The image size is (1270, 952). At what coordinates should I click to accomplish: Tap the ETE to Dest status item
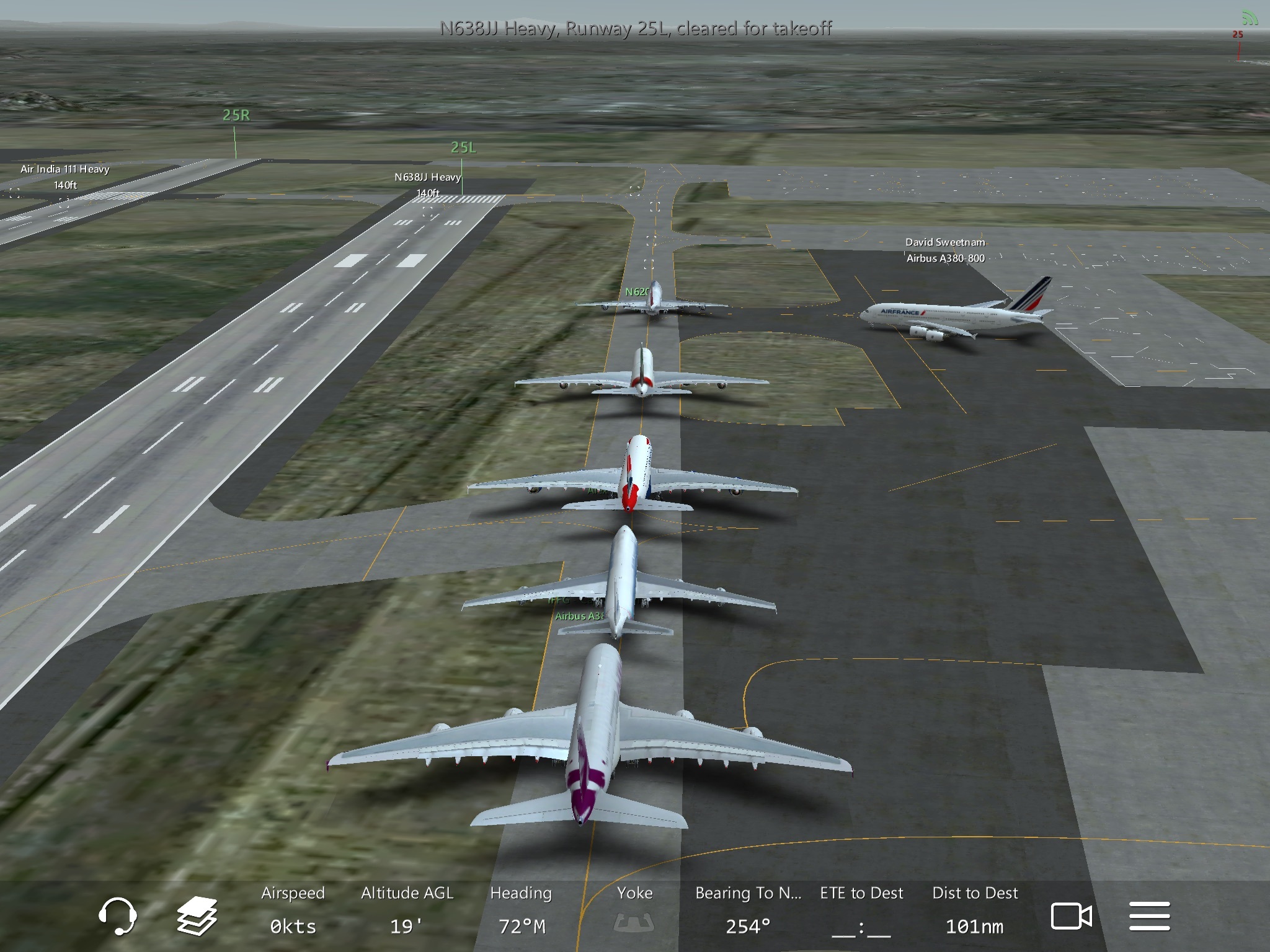click(x=861, y=910)
